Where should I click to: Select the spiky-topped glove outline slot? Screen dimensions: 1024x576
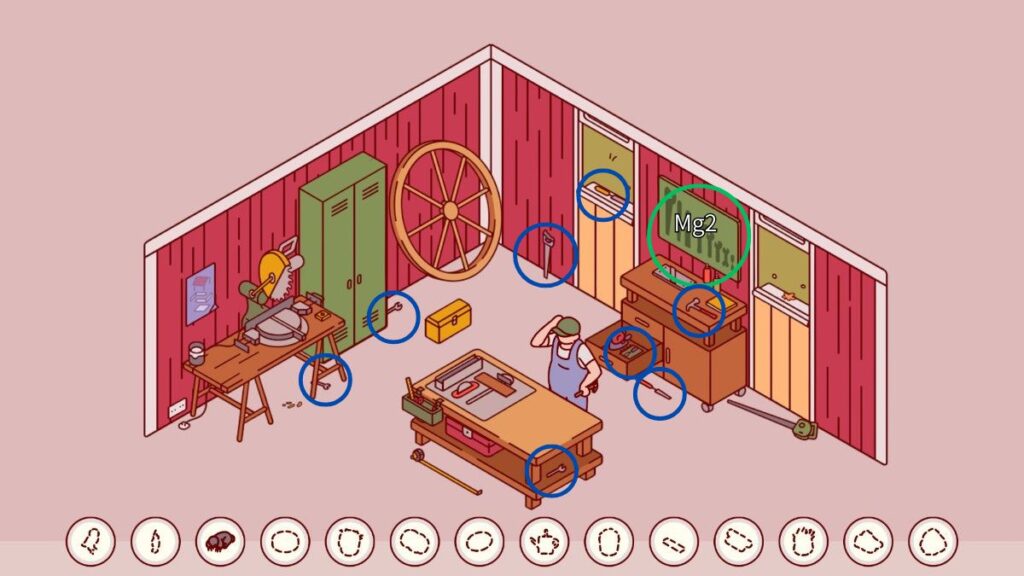803,542
